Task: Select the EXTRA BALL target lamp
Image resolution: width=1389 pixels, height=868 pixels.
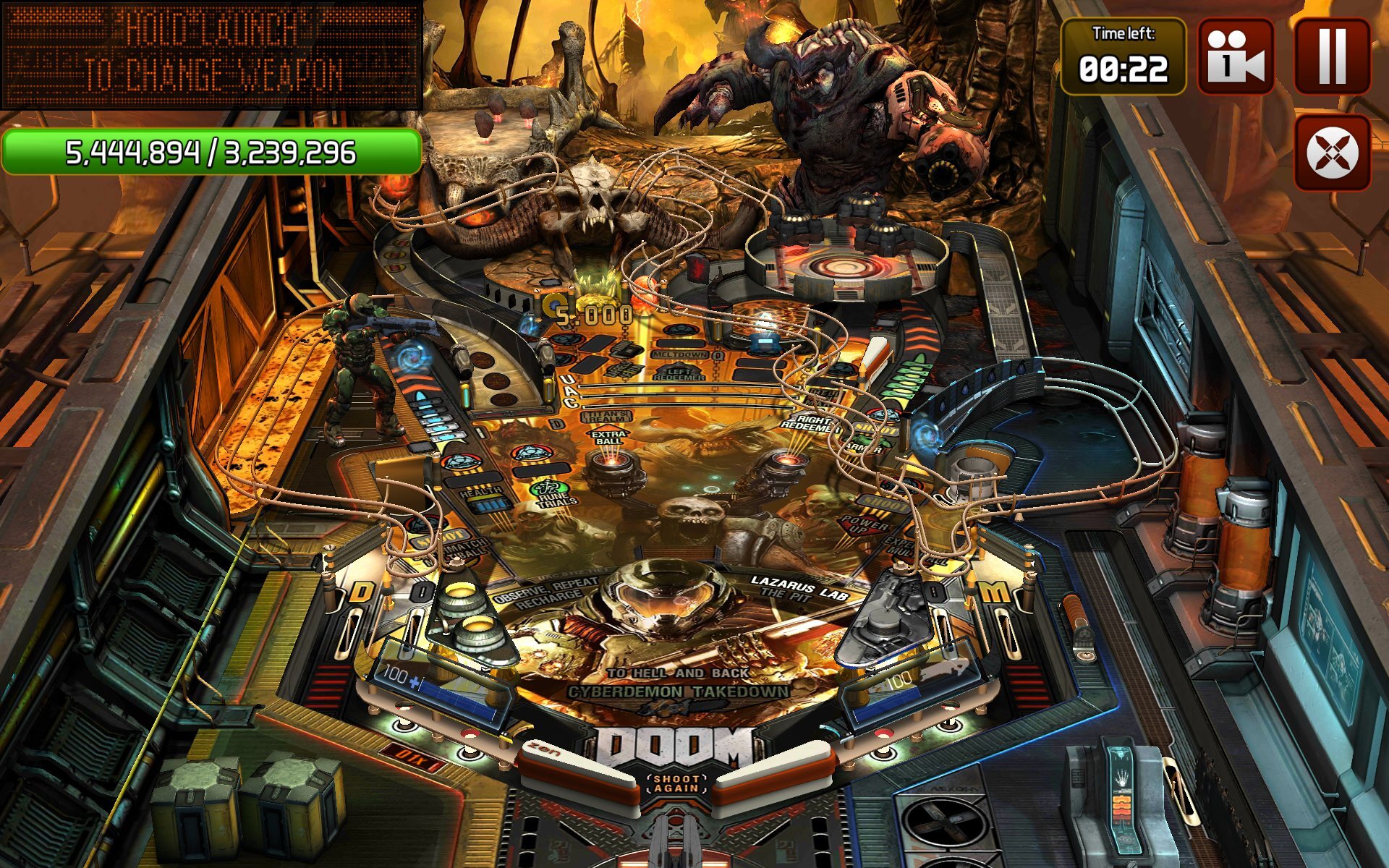Action: click(x=608, y=436)
